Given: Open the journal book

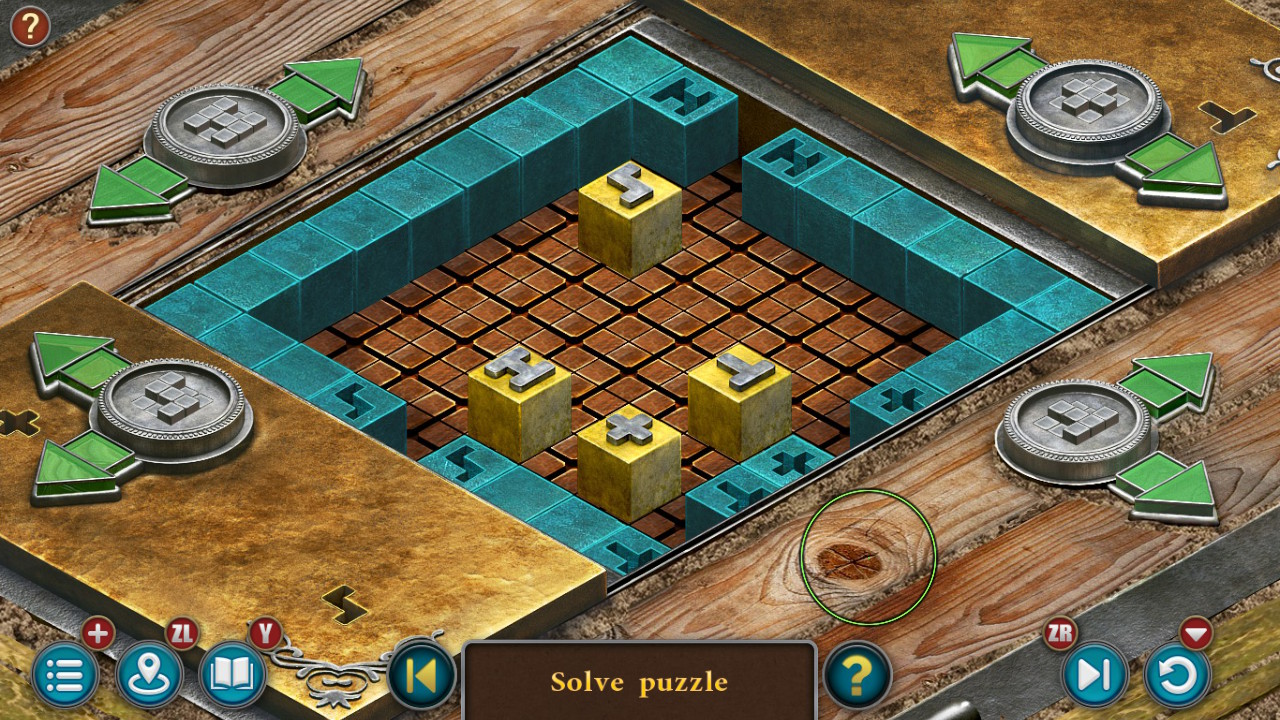Looking at the screenshot, I should (230, 675).
